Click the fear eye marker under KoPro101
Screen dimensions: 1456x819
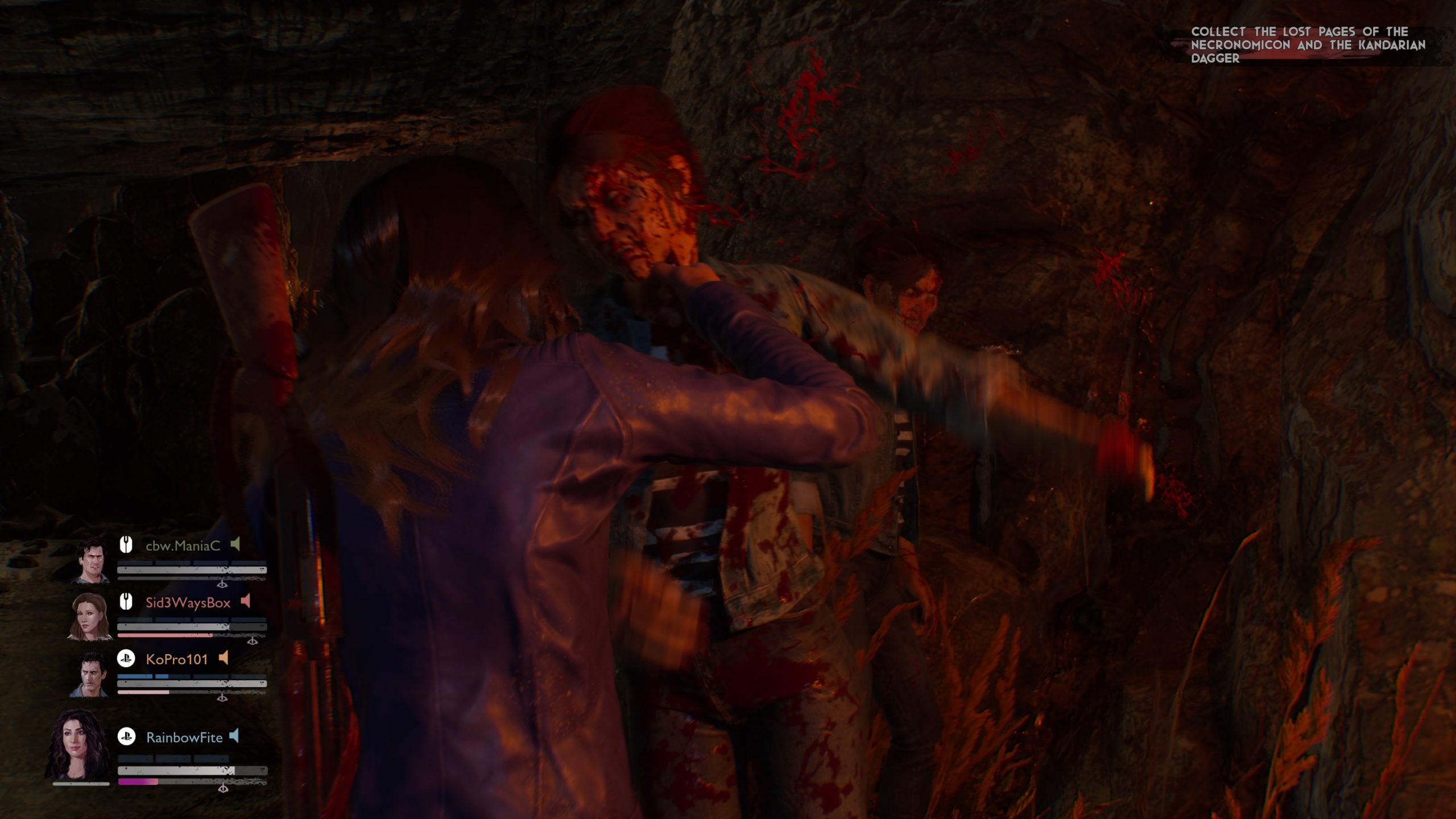(x=222, y=698)
